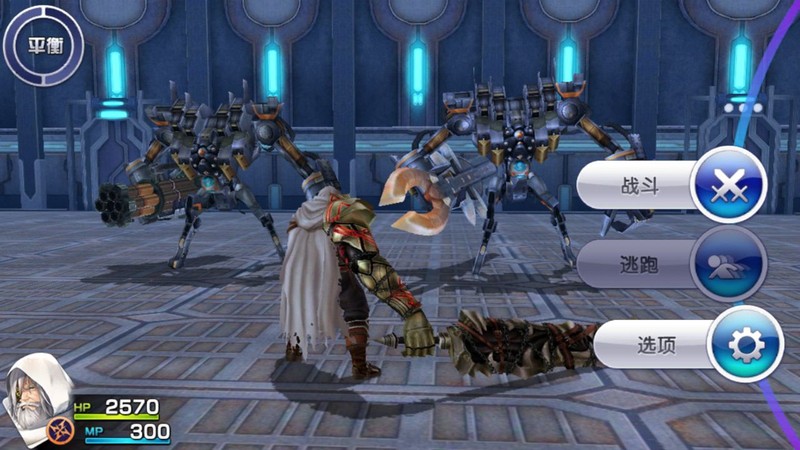Image resolution: width=800 pixels, height=450 pixels.
Task: Click the orange crossed emblem beside the portrait
Action: (60, 430)
